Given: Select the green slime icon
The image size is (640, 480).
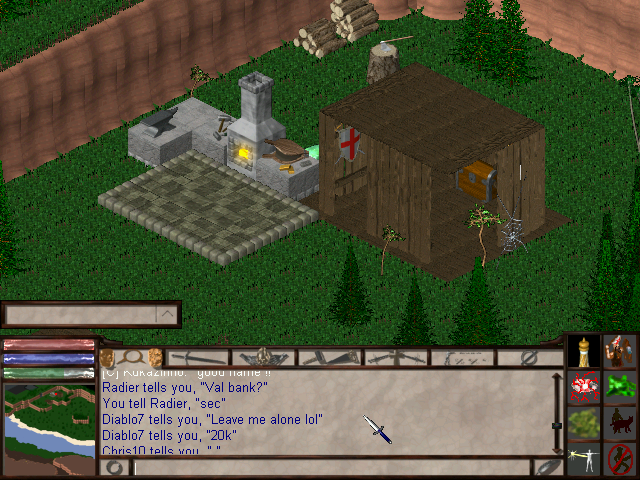Looking at the screenshot, I should 621,387.
